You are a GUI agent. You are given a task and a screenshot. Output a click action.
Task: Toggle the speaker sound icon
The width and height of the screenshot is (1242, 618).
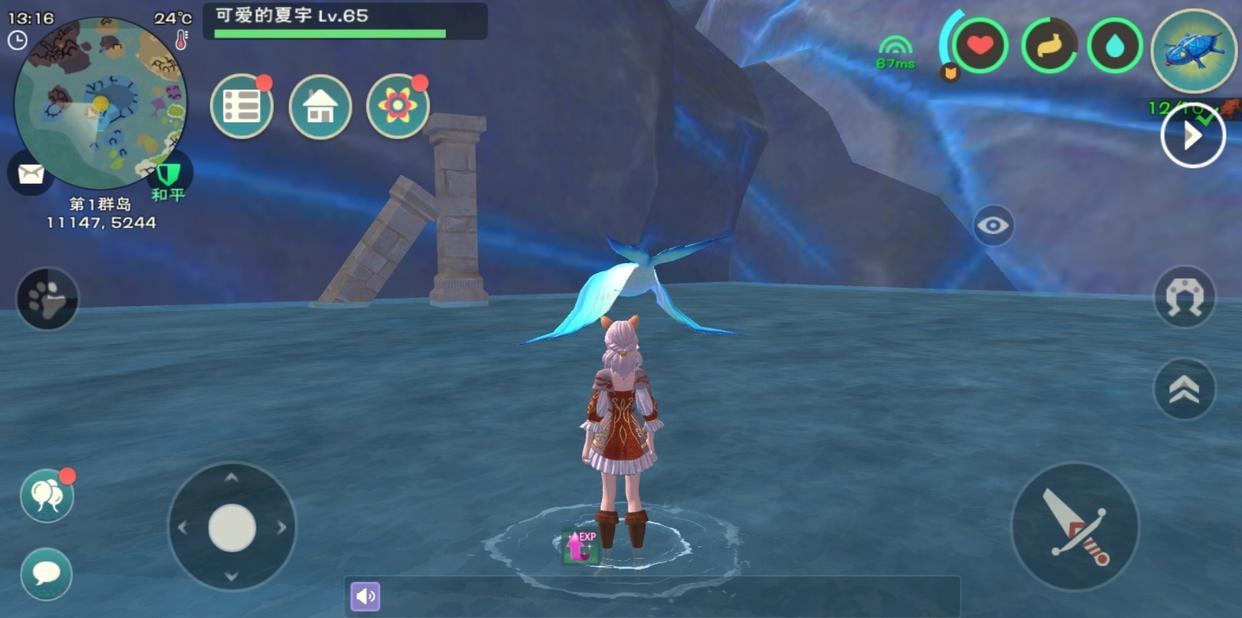point(365,596)
